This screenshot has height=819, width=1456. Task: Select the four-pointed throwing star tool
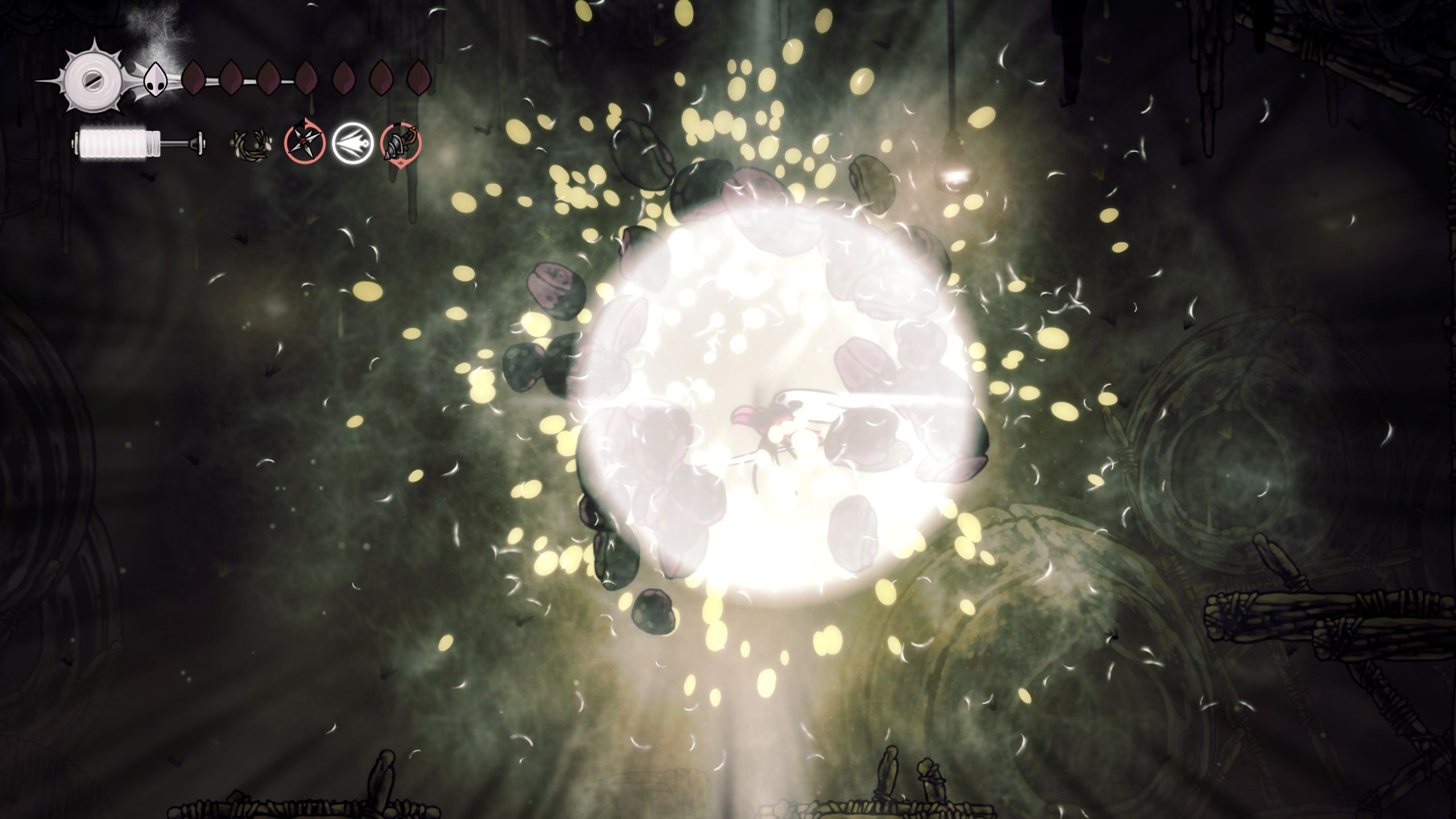pyautogui.click(x=304, y=142)
